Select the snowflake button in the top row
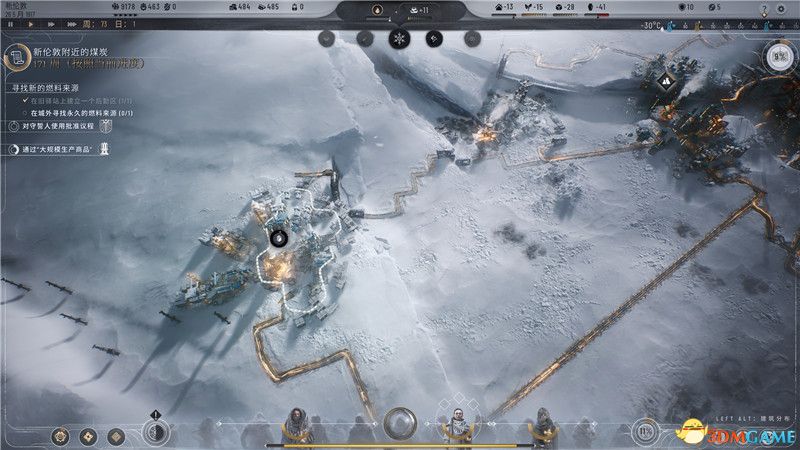Screen dimensions: 800x450 pos(399,39)
